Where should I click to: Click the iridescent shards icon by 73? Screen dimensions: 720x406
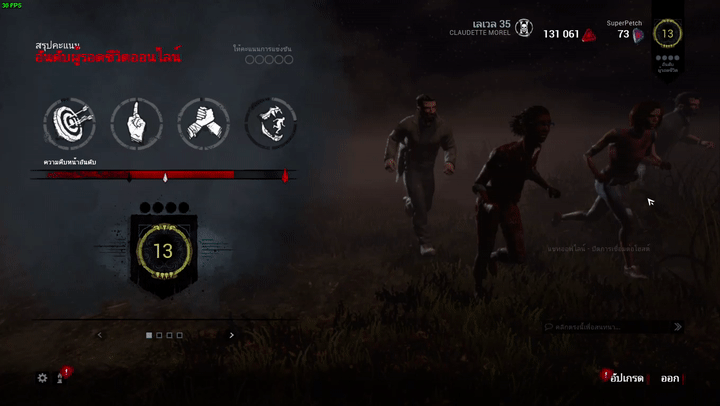click(x=638, y=35)
